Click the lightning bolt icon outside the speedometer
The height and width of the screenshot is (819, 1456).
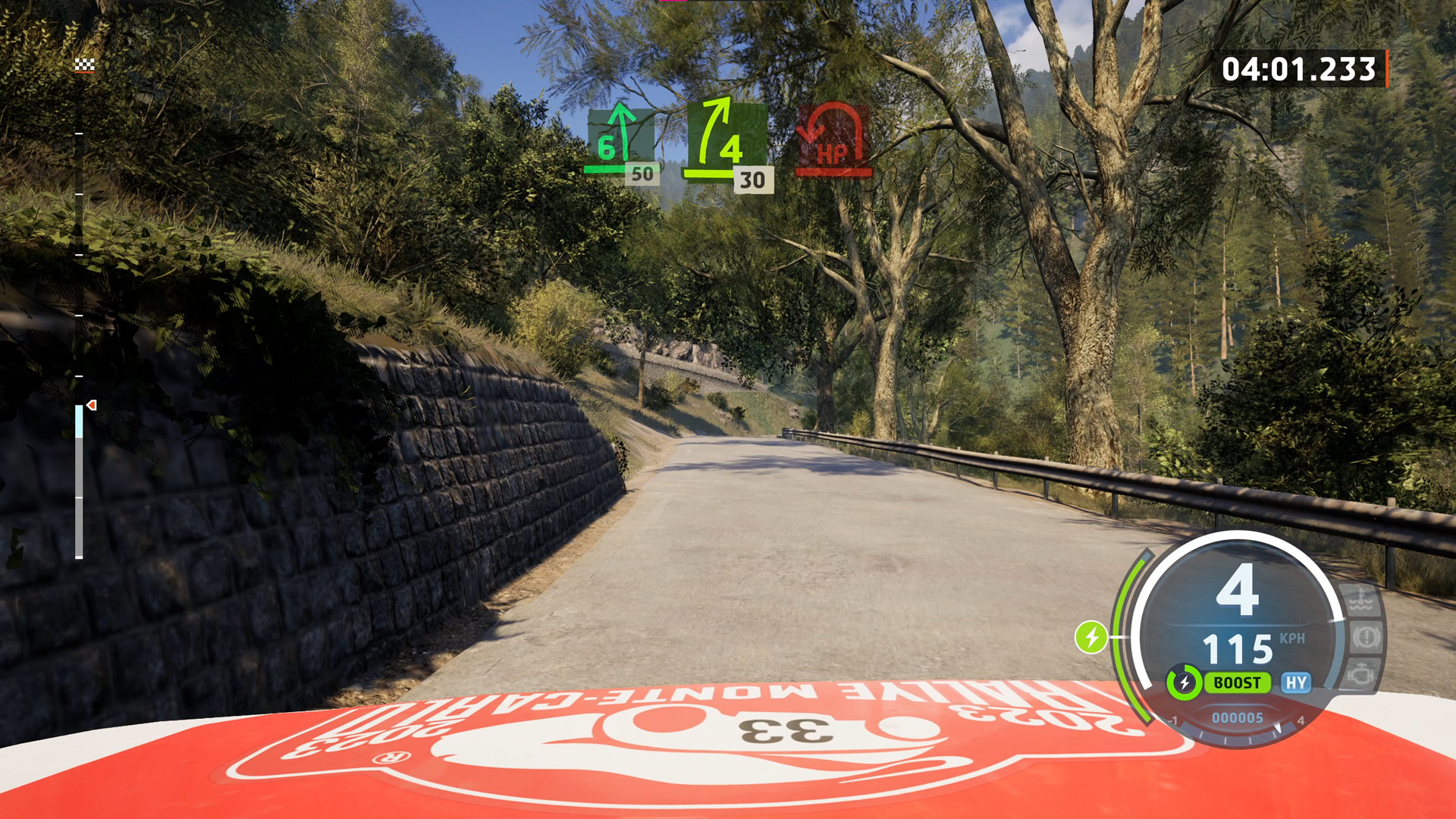pyautogui.click(x=1091, y=637)
